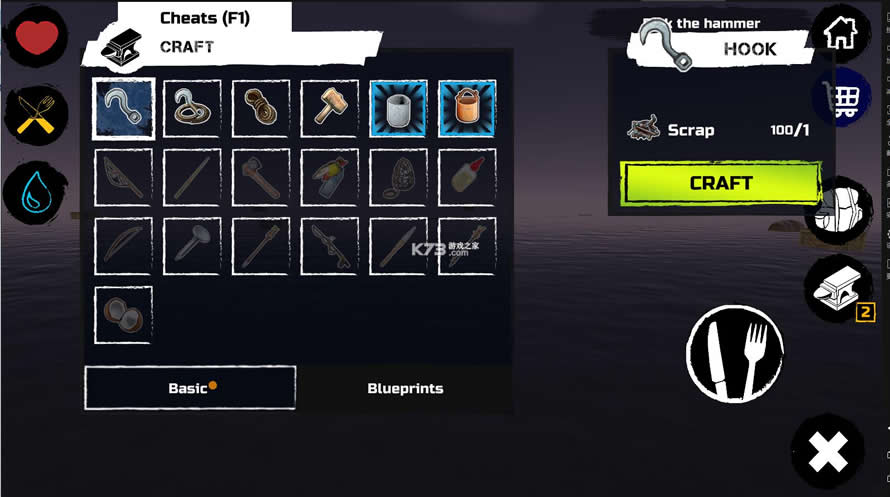Choose the hook with rope recipe
This screenshot has height=497, width=890.
(193, 108)
